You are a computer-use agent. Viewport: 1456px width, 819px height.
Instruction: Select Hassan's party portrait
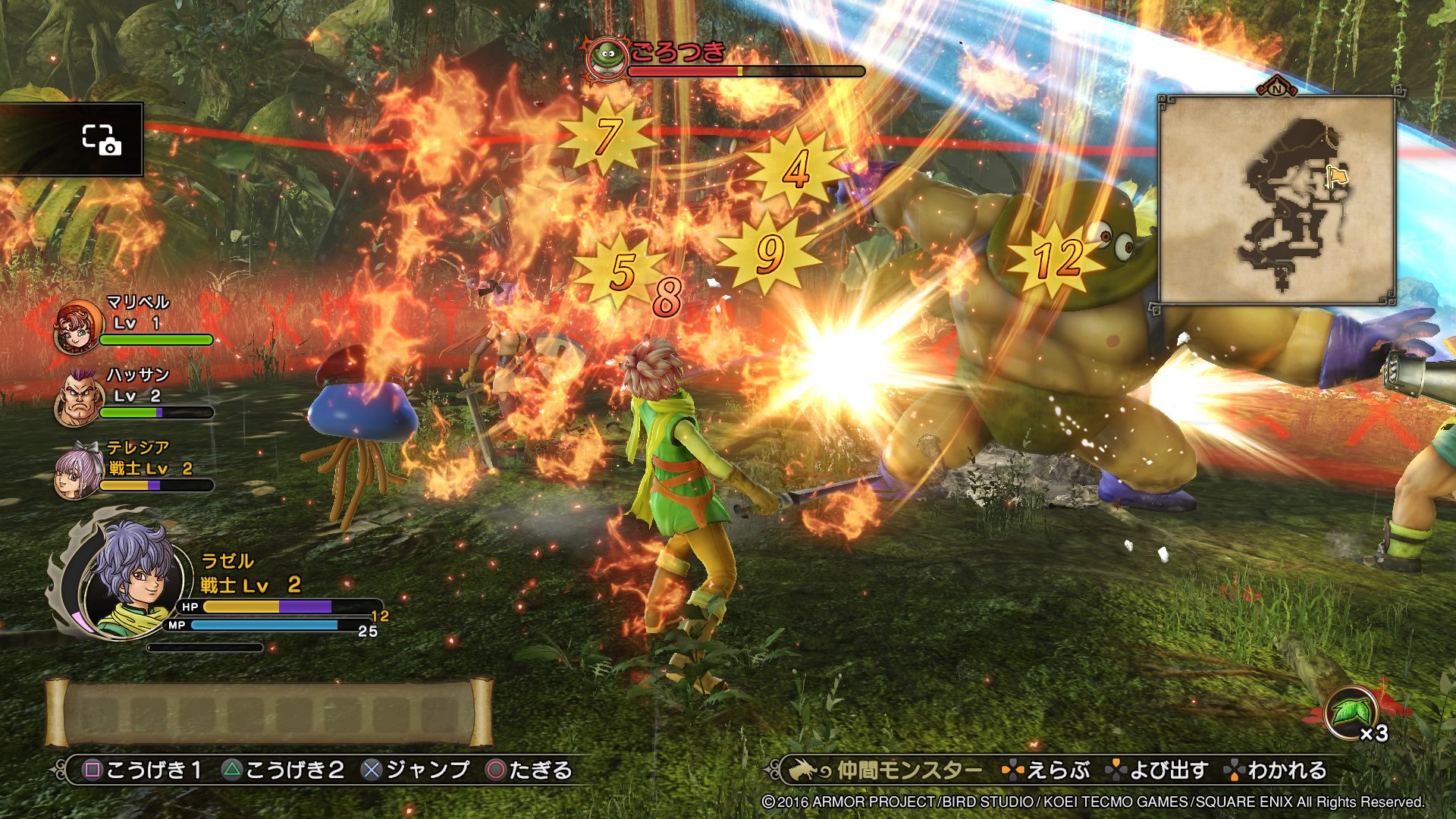(x=78, y=397)
